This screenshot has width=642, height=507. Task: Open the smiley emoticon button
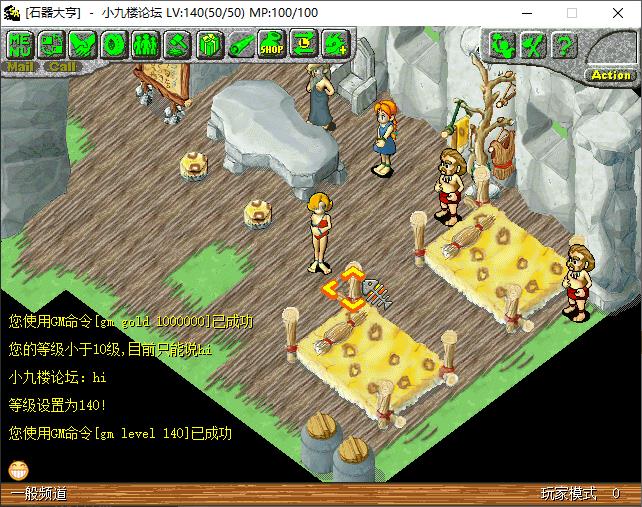(18, 468)
